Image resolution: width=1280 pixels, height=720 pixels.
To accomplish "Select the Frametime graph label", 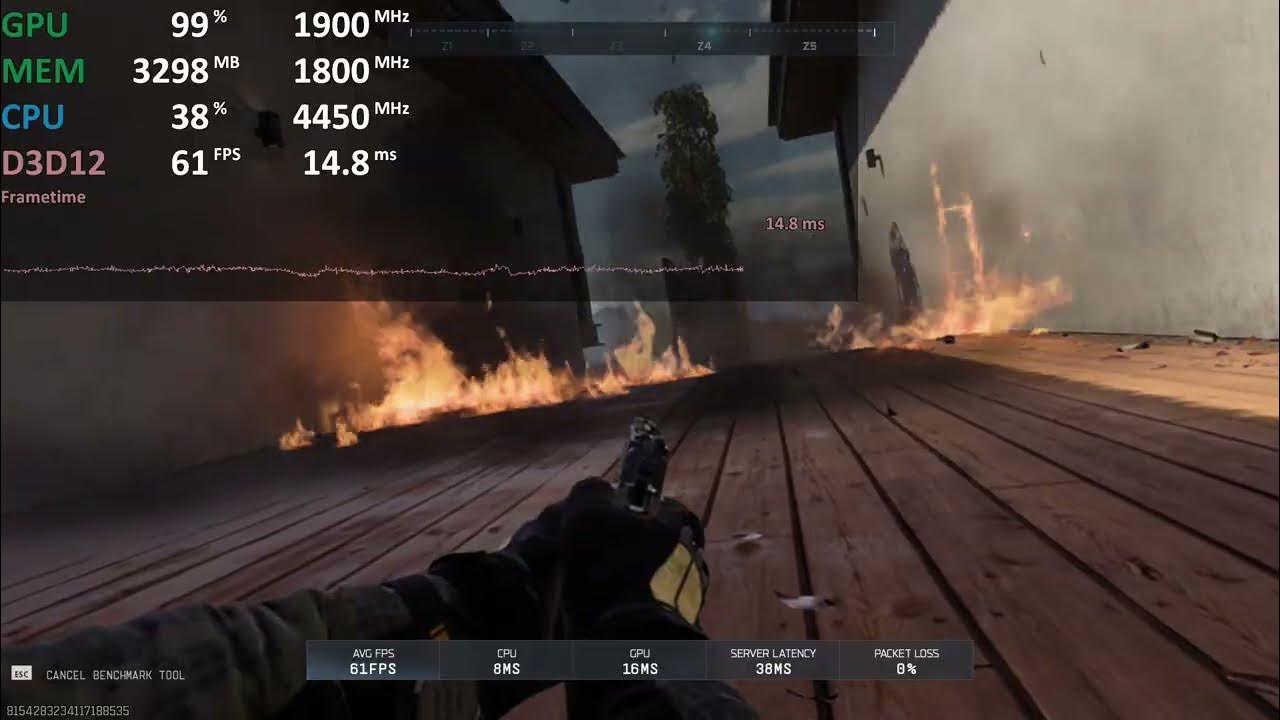I will (42, 196).
